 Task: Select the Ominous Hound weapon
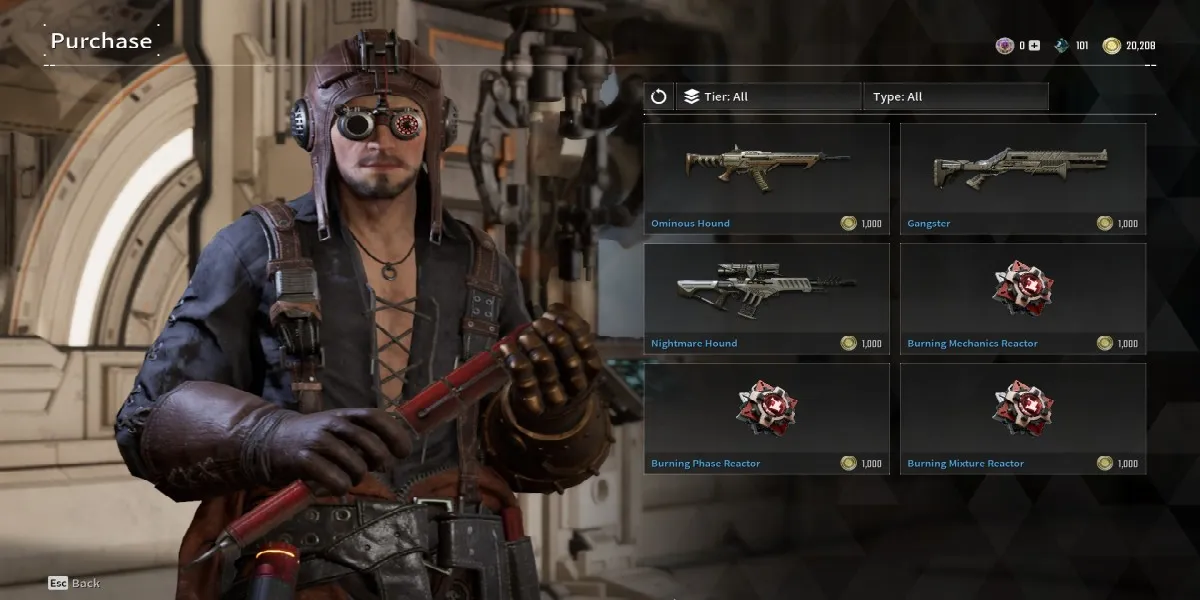tap(766, 178)
